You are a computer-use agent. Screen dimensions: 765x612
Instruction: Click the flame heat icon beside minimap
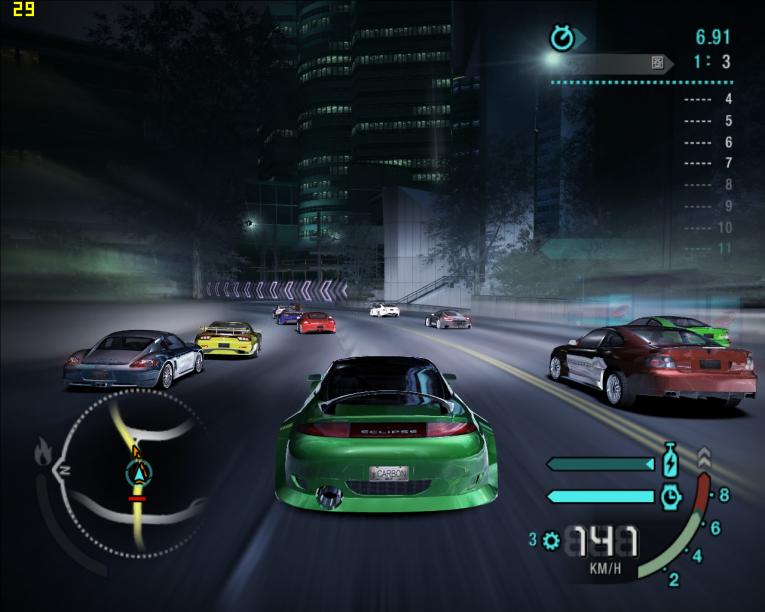44,453
